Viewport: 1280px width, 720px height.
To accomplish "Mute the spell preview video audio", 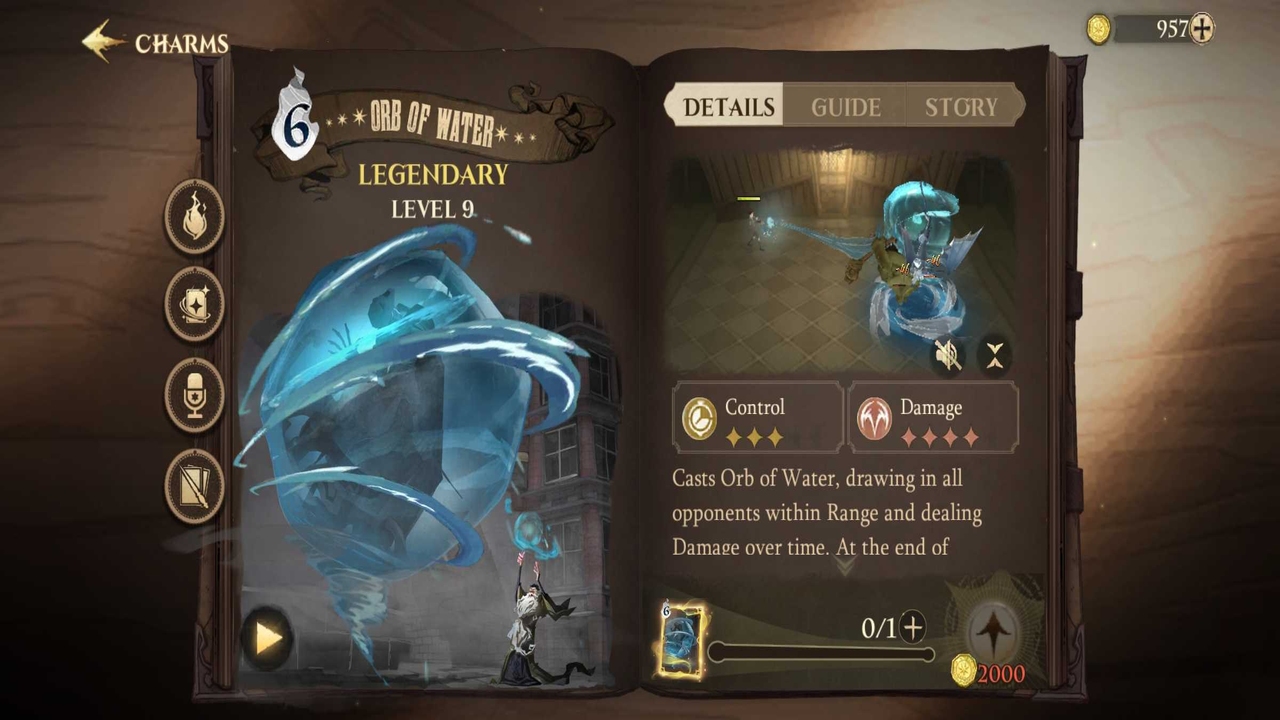I will 948,355.
